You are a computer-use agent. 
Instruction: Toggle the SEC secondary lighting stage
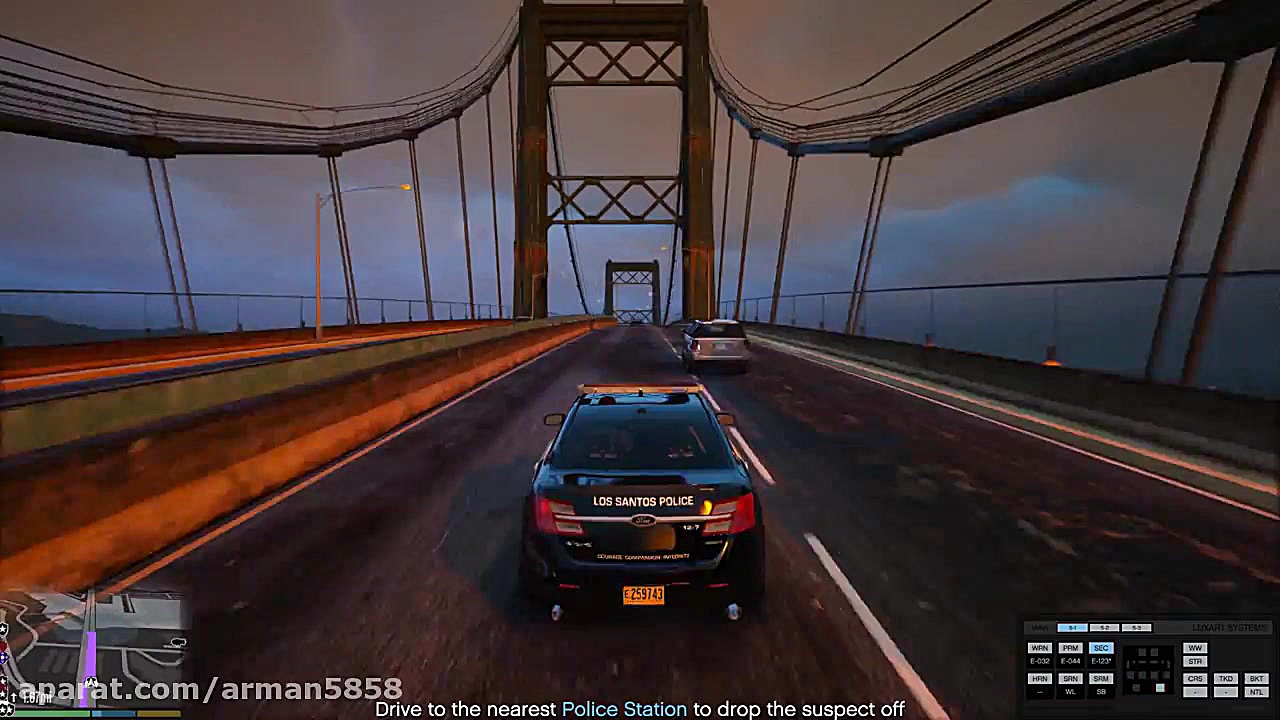point(1101,648)
